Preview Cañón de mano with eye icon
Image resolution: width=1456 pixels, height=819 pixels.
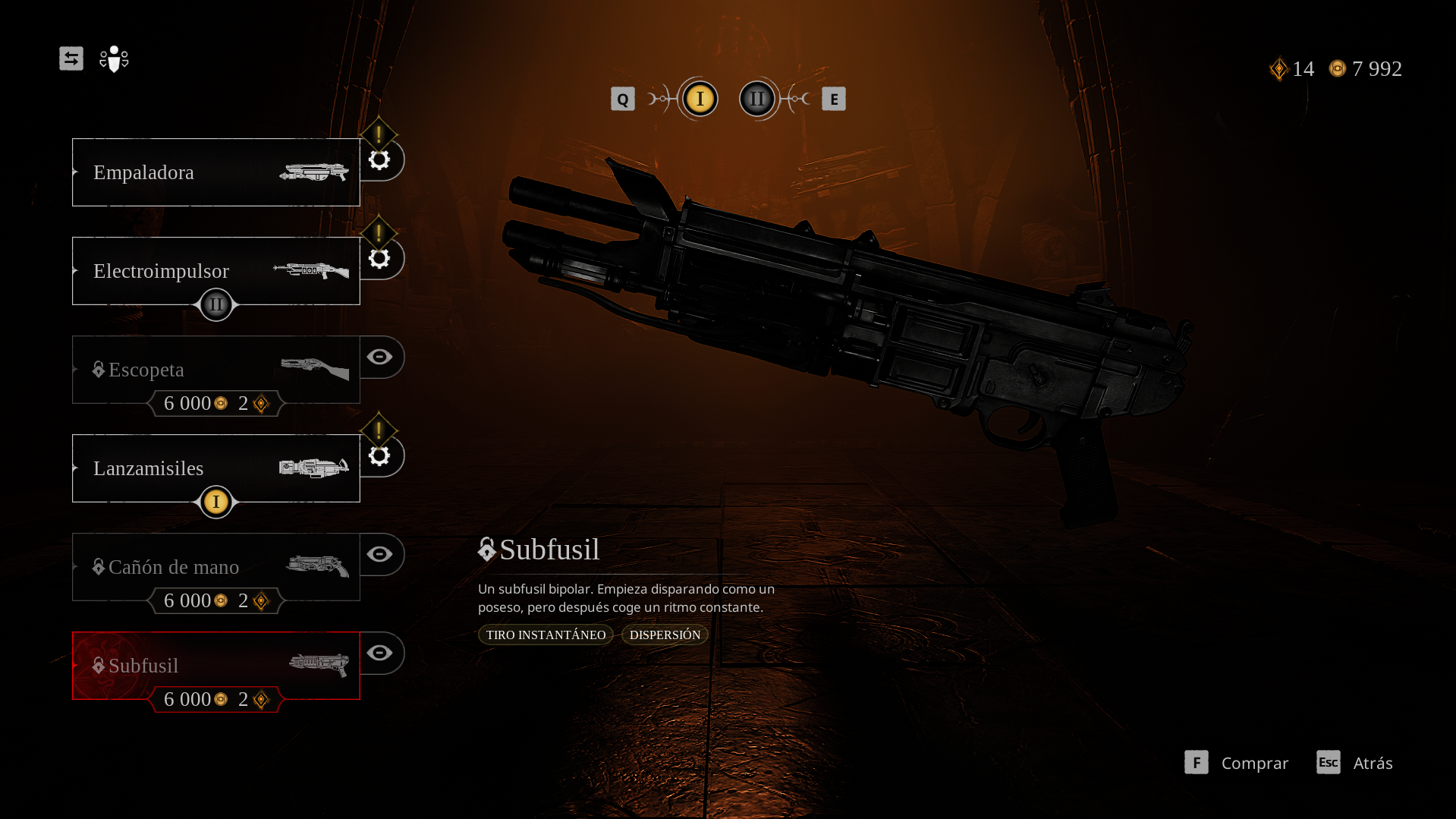click(x=380, y=554)
